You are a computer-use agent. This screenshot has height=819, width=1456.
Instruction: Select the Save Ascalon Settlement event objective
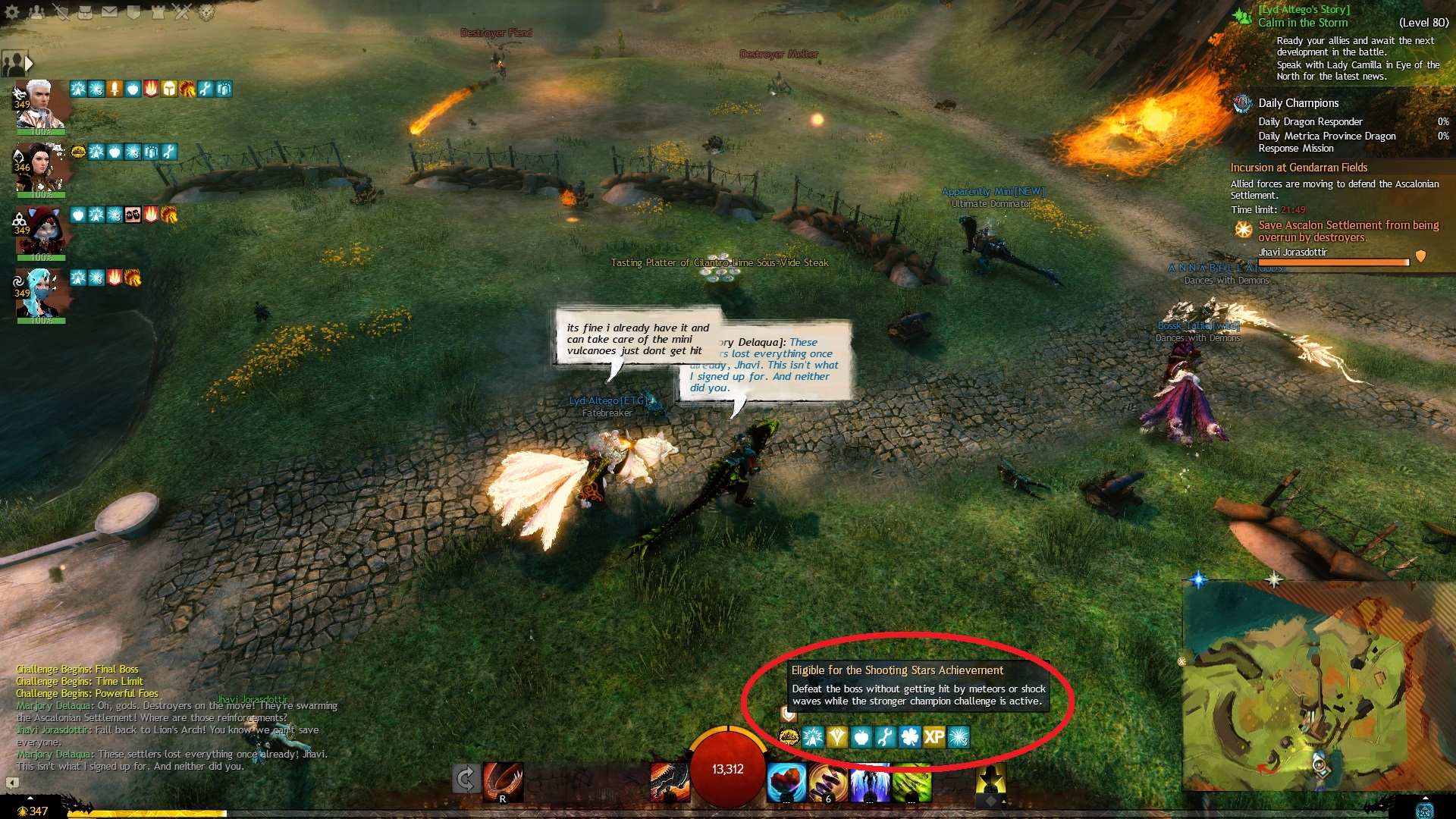click(1348, 231)
